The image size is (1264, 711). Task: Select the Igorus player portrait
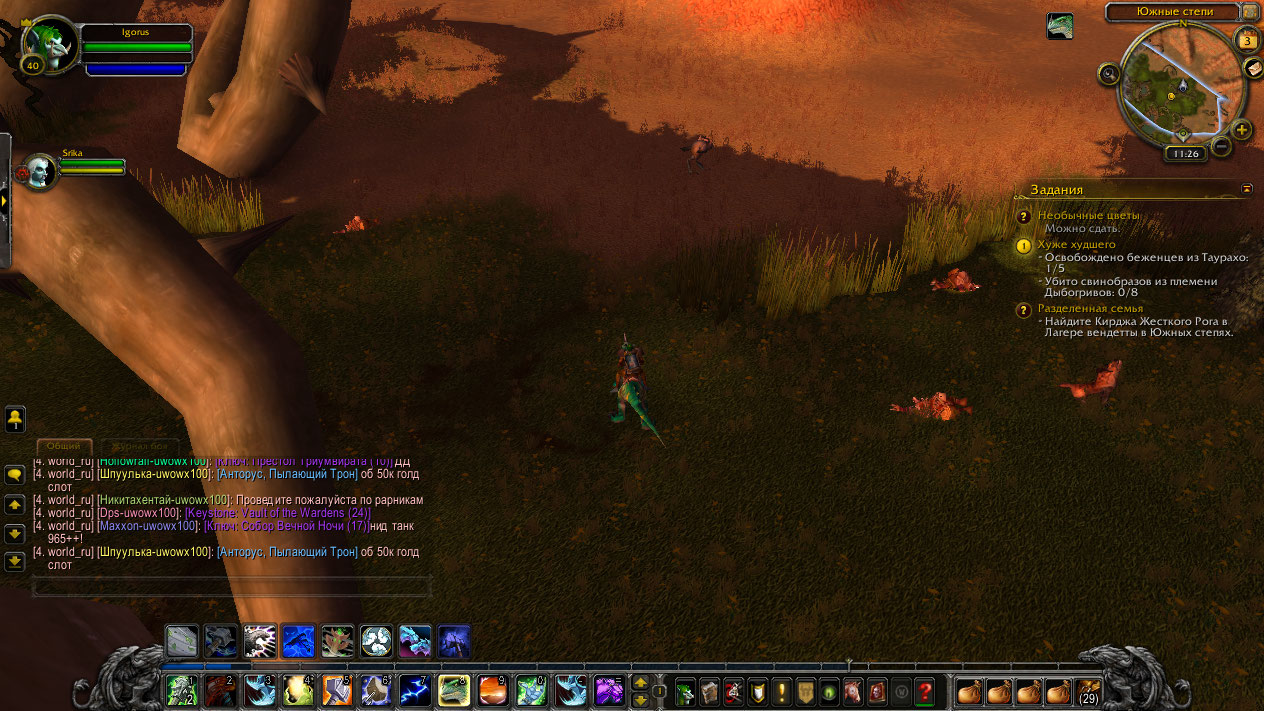click(52, 44)
